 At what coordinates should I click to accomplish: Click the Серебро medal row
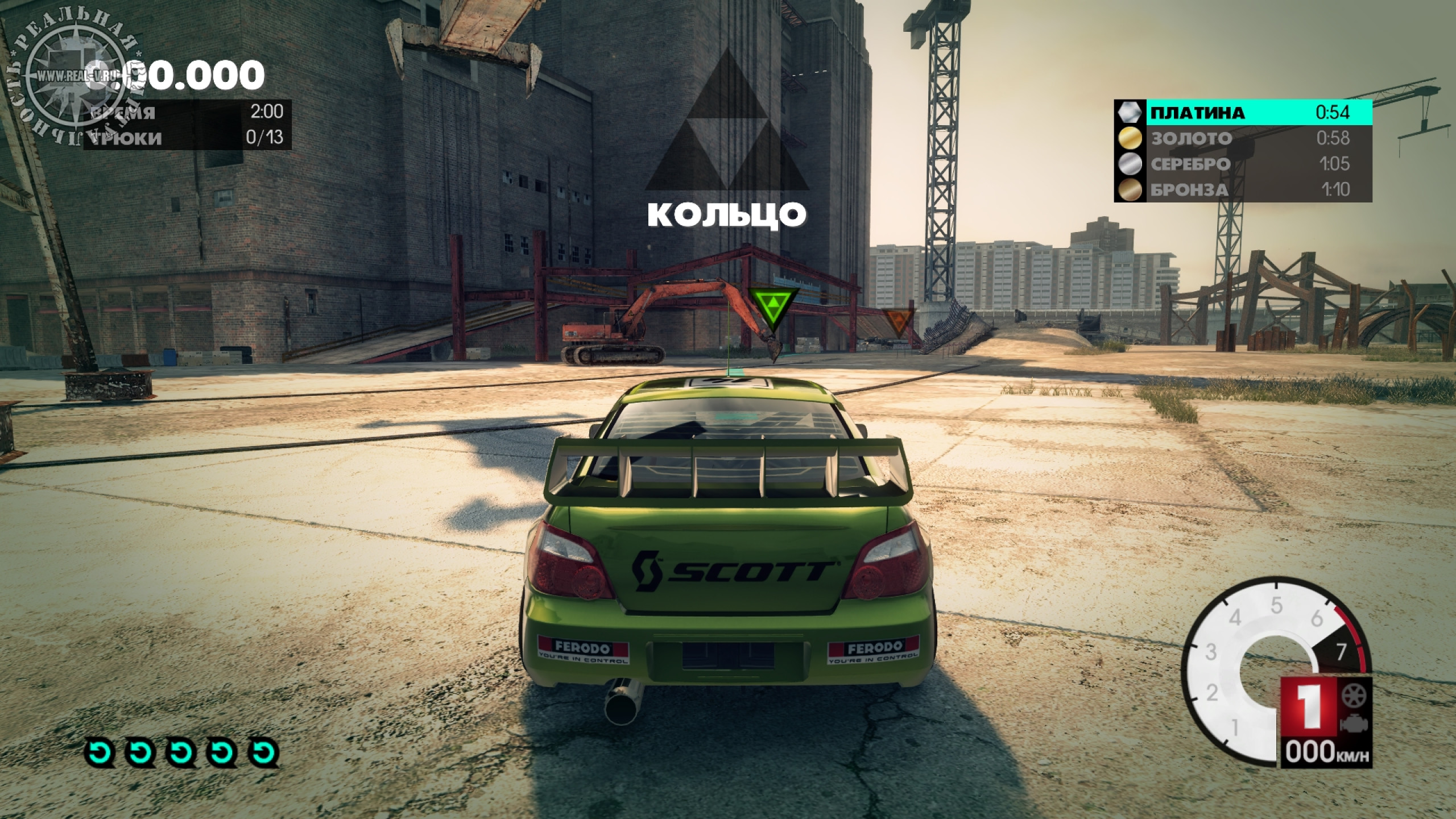point(1243,164)
